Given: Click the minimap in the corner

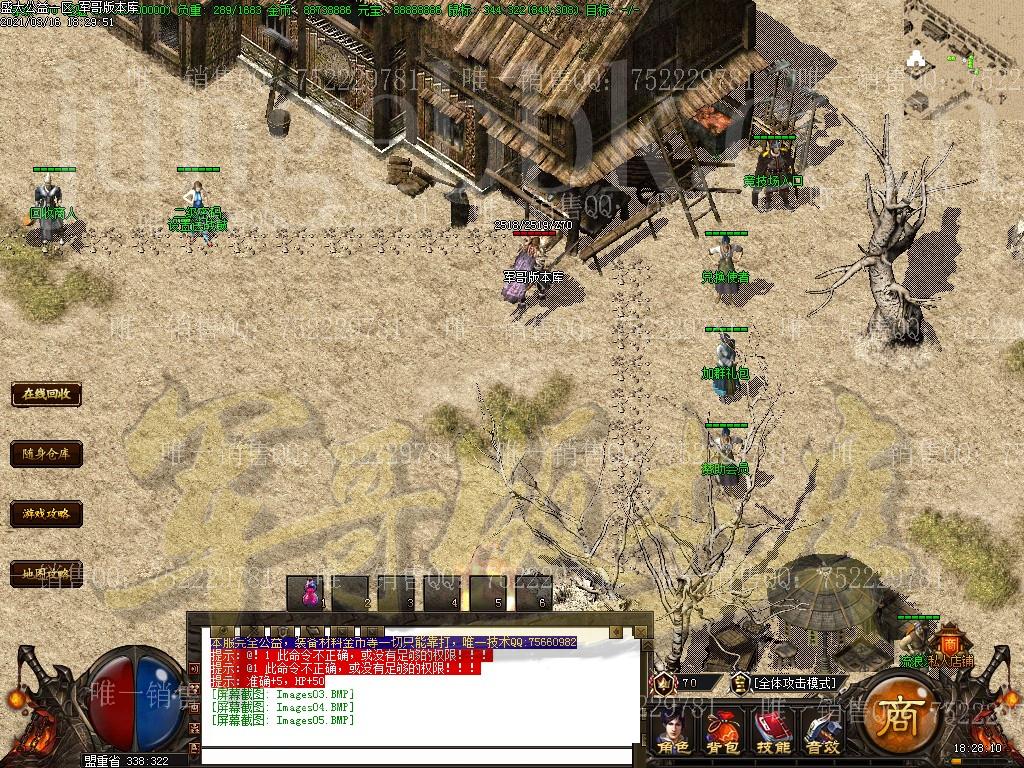Looking at the screenshot, I should (x=963, y=40).
